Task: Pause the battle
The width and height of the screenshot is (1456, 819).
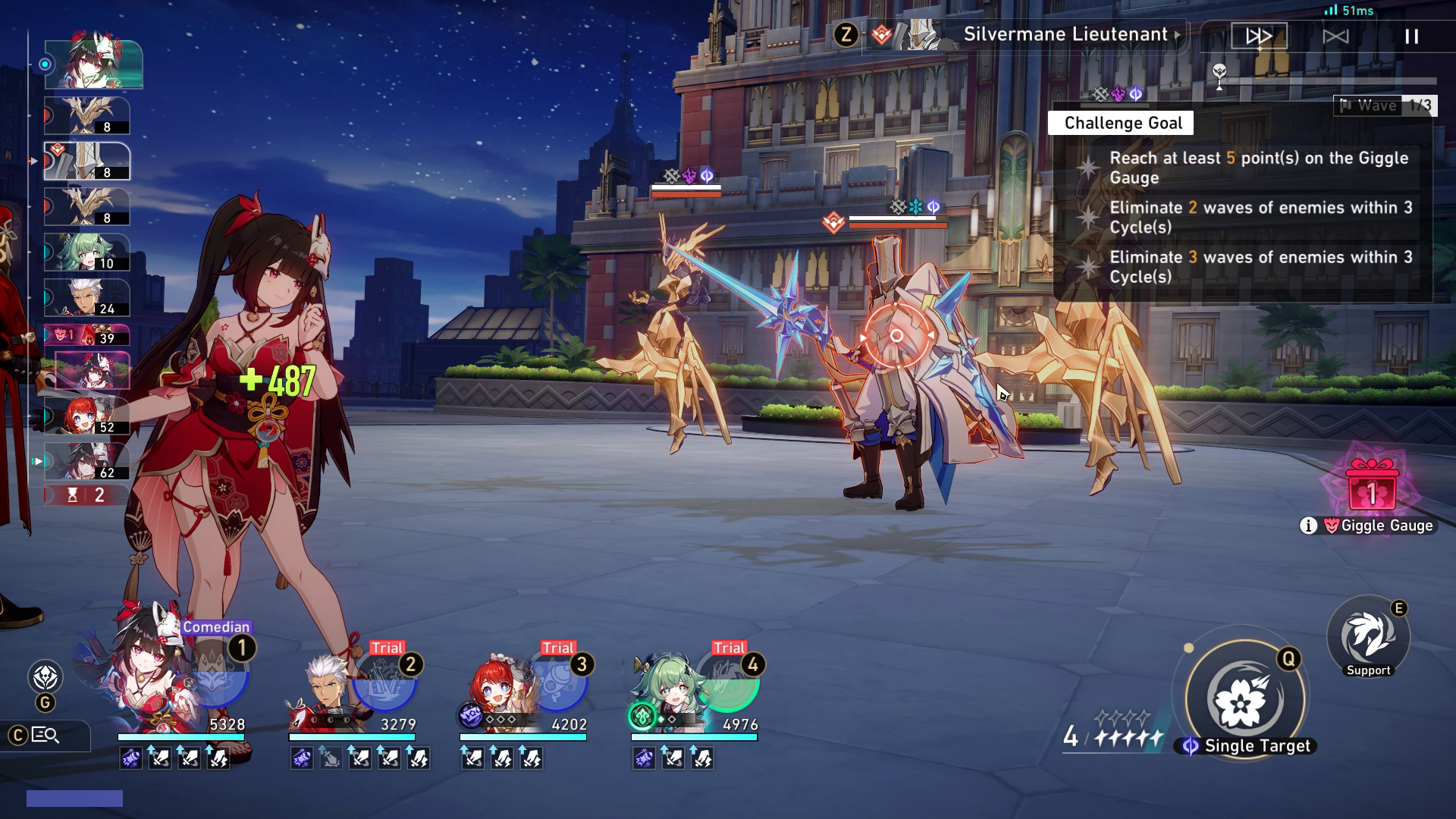Action: pyautogui.click(x=1411, y=36)
